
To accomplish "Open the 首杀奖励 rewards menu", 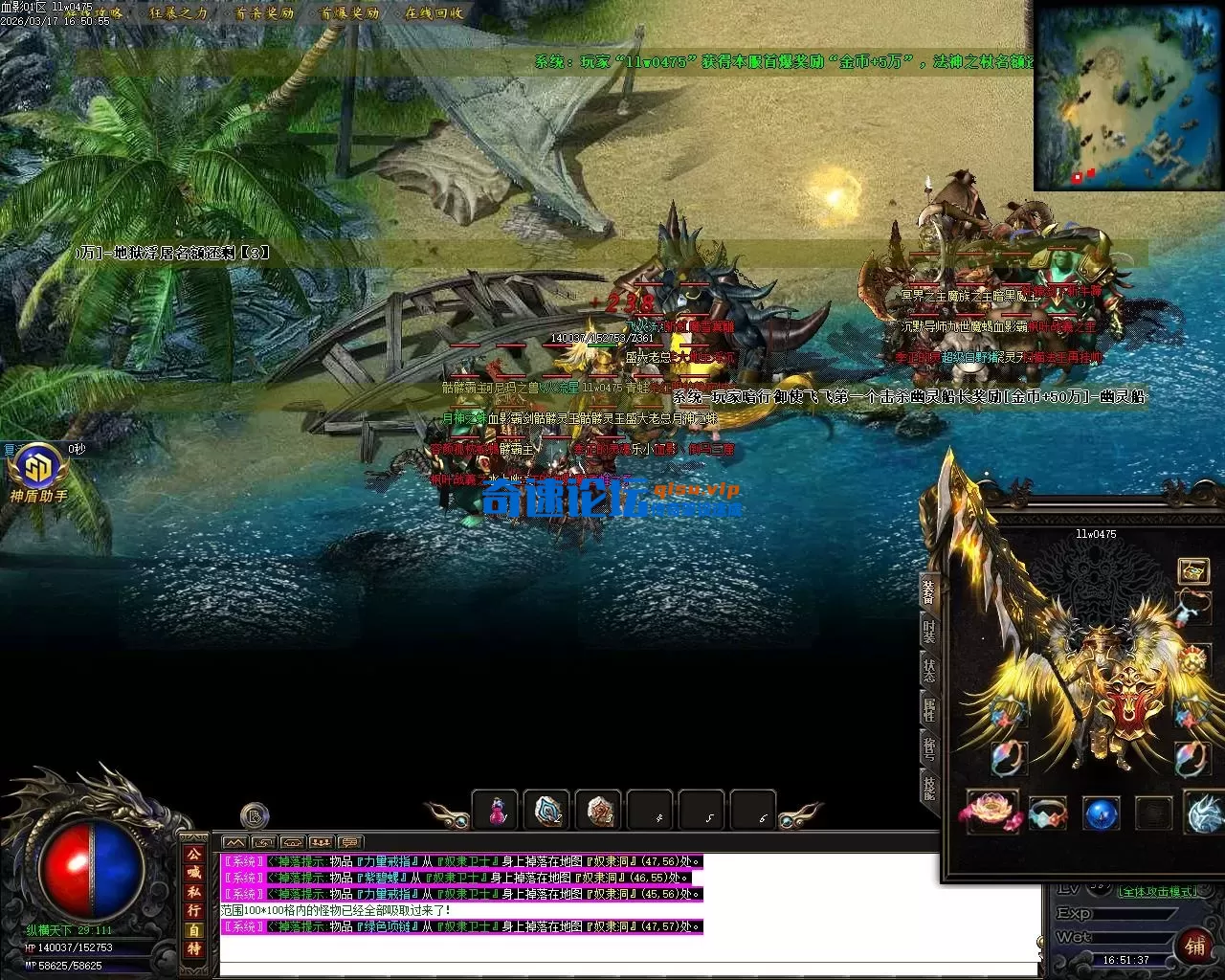I will pos(265,13).
